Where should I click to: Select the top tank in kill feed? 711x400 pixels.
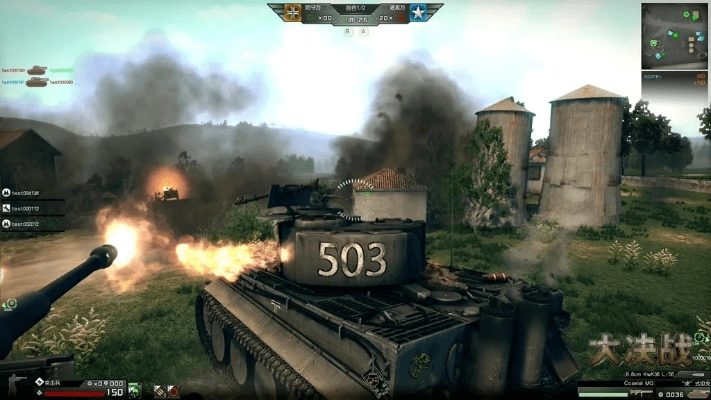point(37,70)
